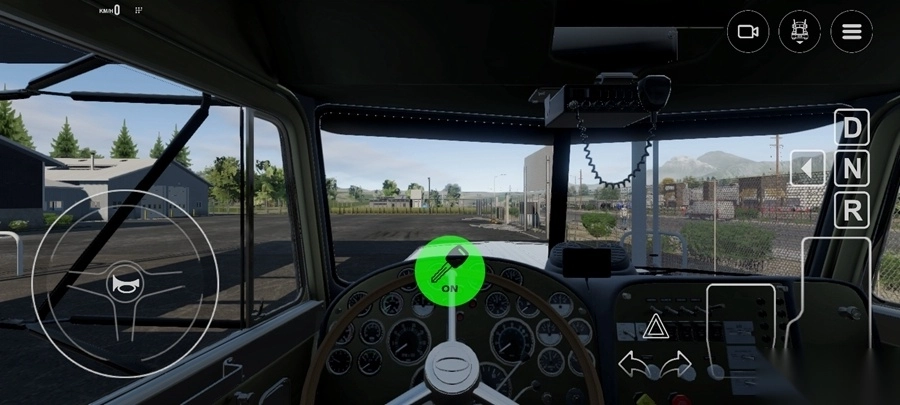Shift into Neutral gear N
900x405 pixels.
click(x=851, y=169)
